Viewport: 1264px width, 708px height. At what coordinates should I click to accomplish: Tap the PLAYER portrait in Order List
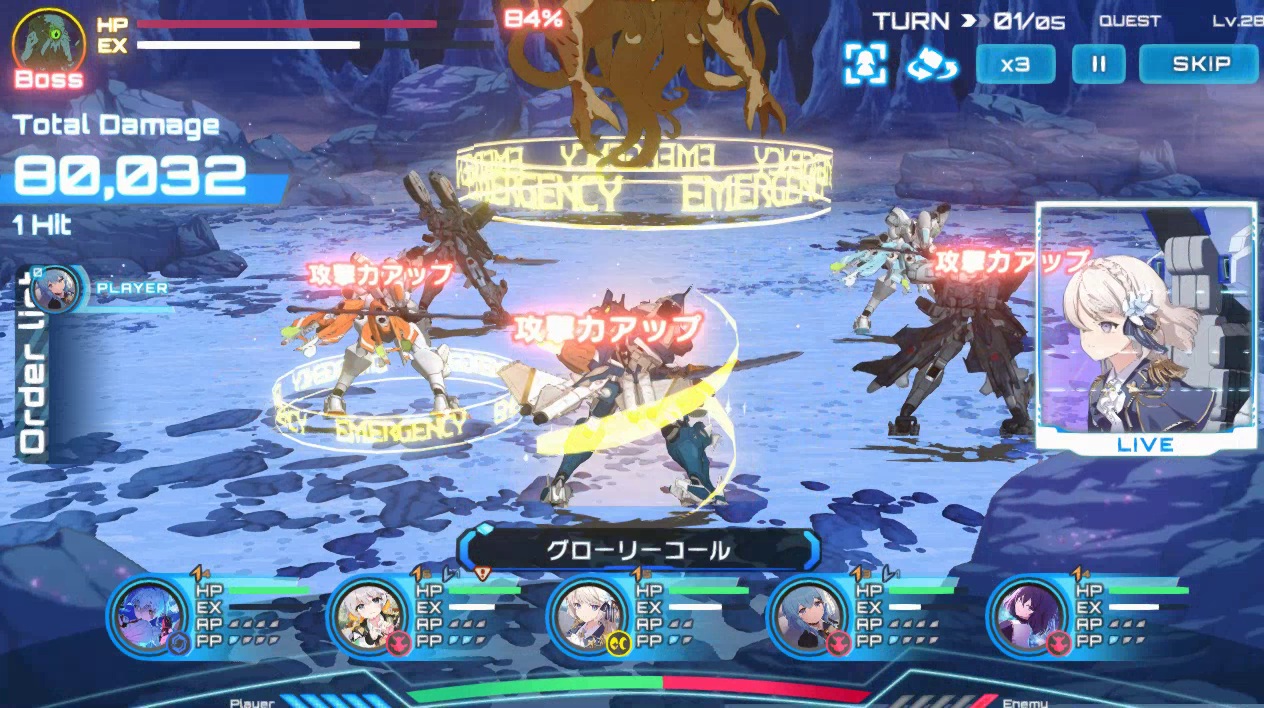point(56,289)
